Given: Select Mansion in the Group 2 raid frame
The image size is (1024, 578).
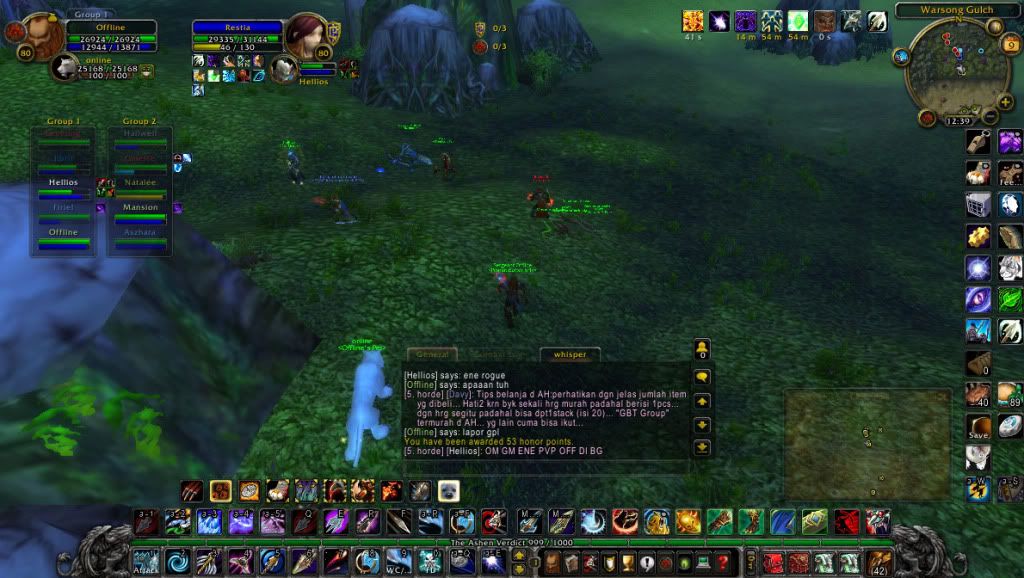Looking at the screenshot, I should [140, 207].
